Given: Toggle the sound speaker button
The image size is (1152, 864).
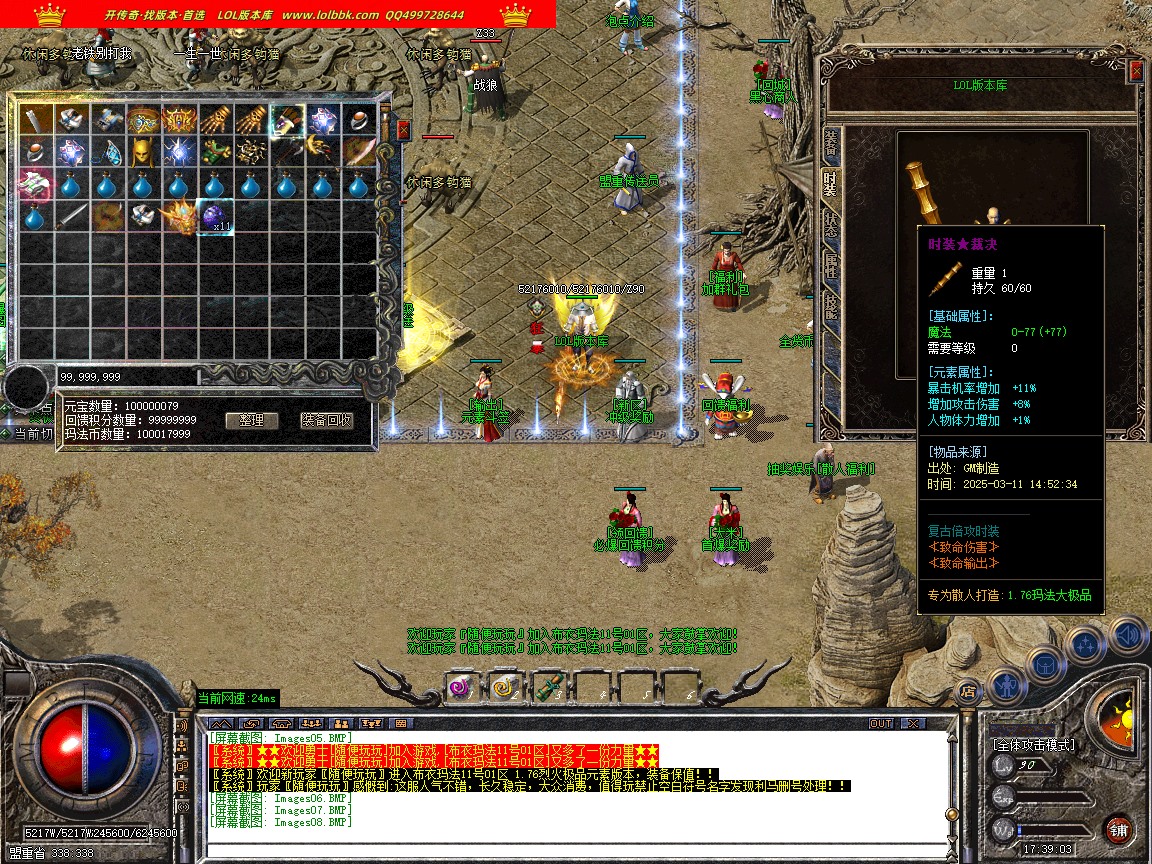Looking at the screenshot, I should (x=1127, y=634).
